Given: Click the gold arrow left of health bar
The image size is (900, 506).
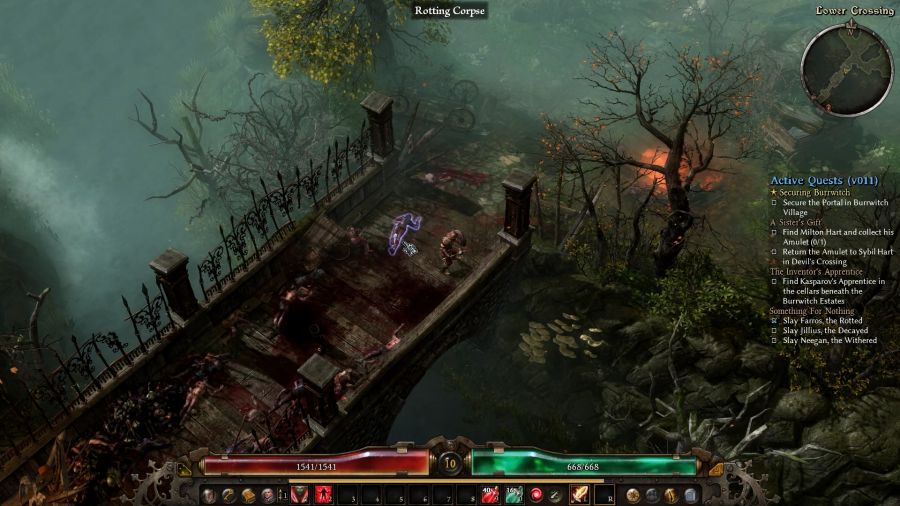Looking at the screenshot, I should 184,468.
